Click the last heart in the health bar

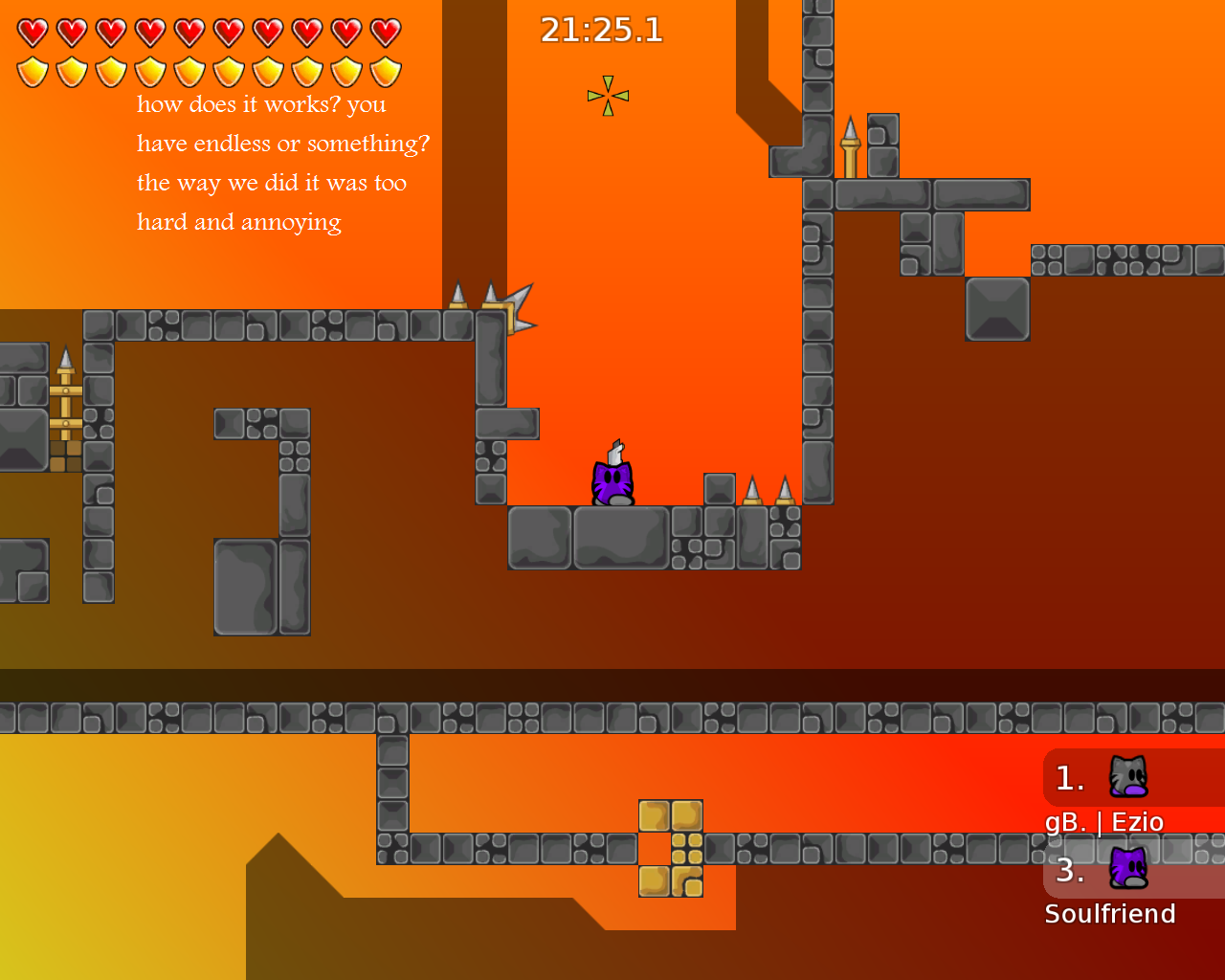[x=386, y=31]
